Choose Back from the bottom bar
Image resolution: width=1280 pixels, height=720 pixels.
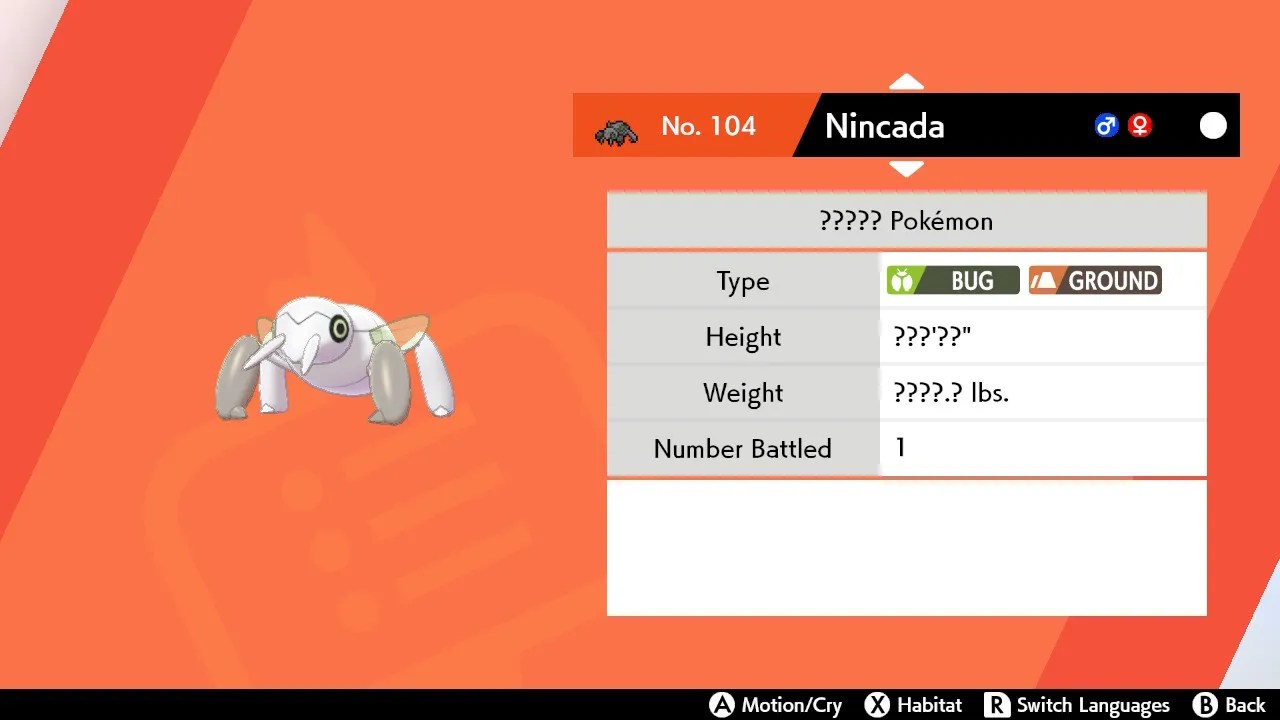1245,704
